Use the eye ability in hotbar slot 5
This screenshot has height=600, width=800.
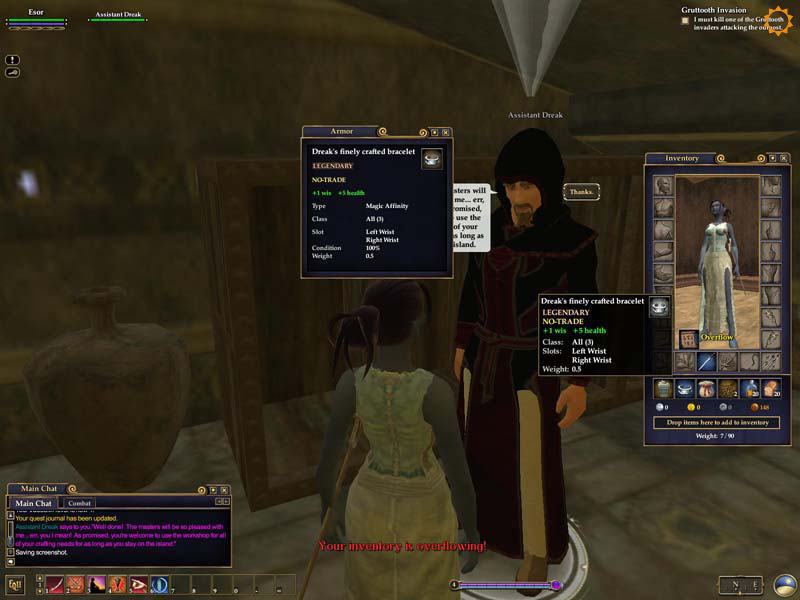139,584
